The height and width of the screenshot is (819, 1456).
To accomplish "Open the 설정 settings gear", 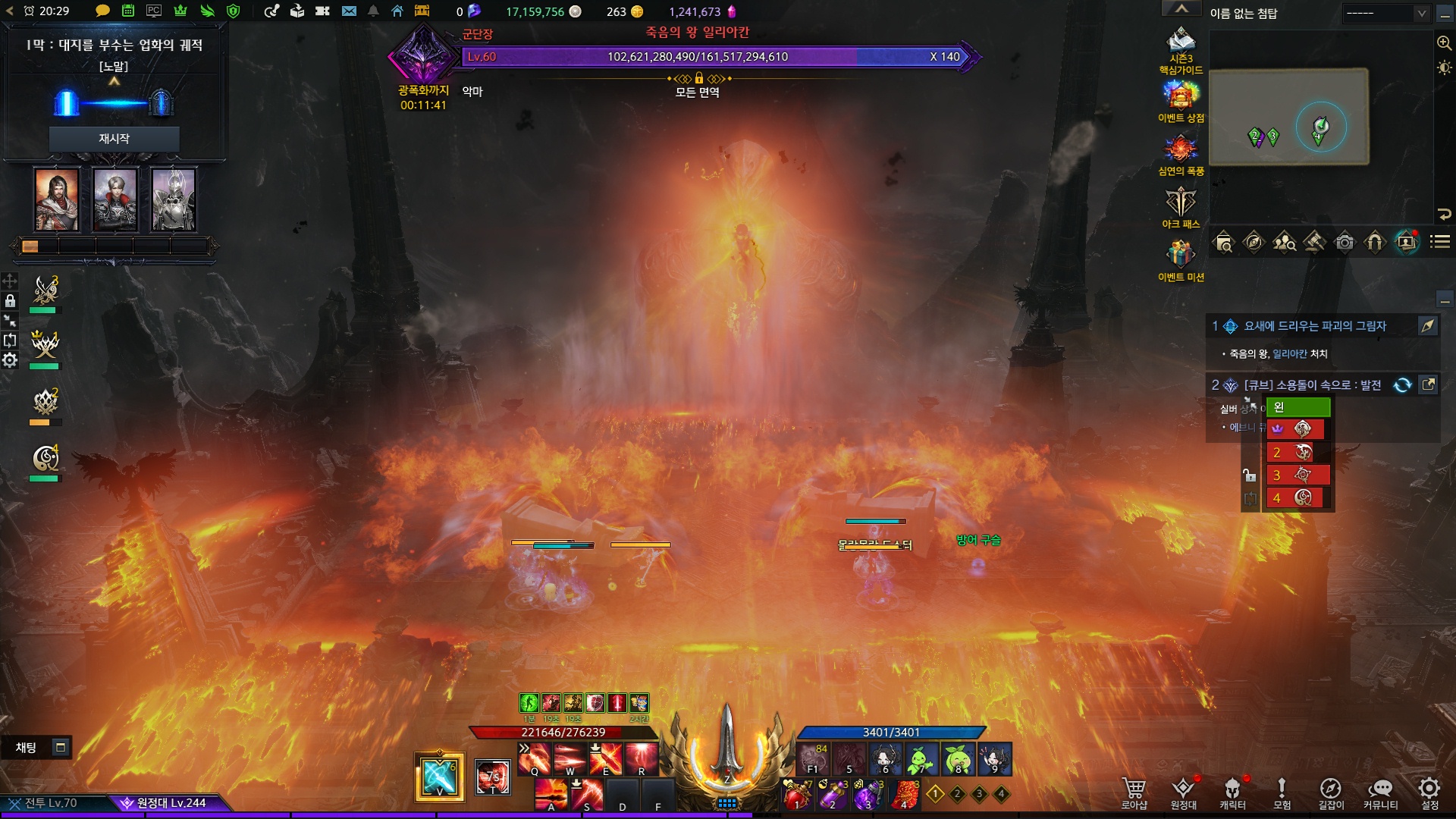I will point(1429,792).
